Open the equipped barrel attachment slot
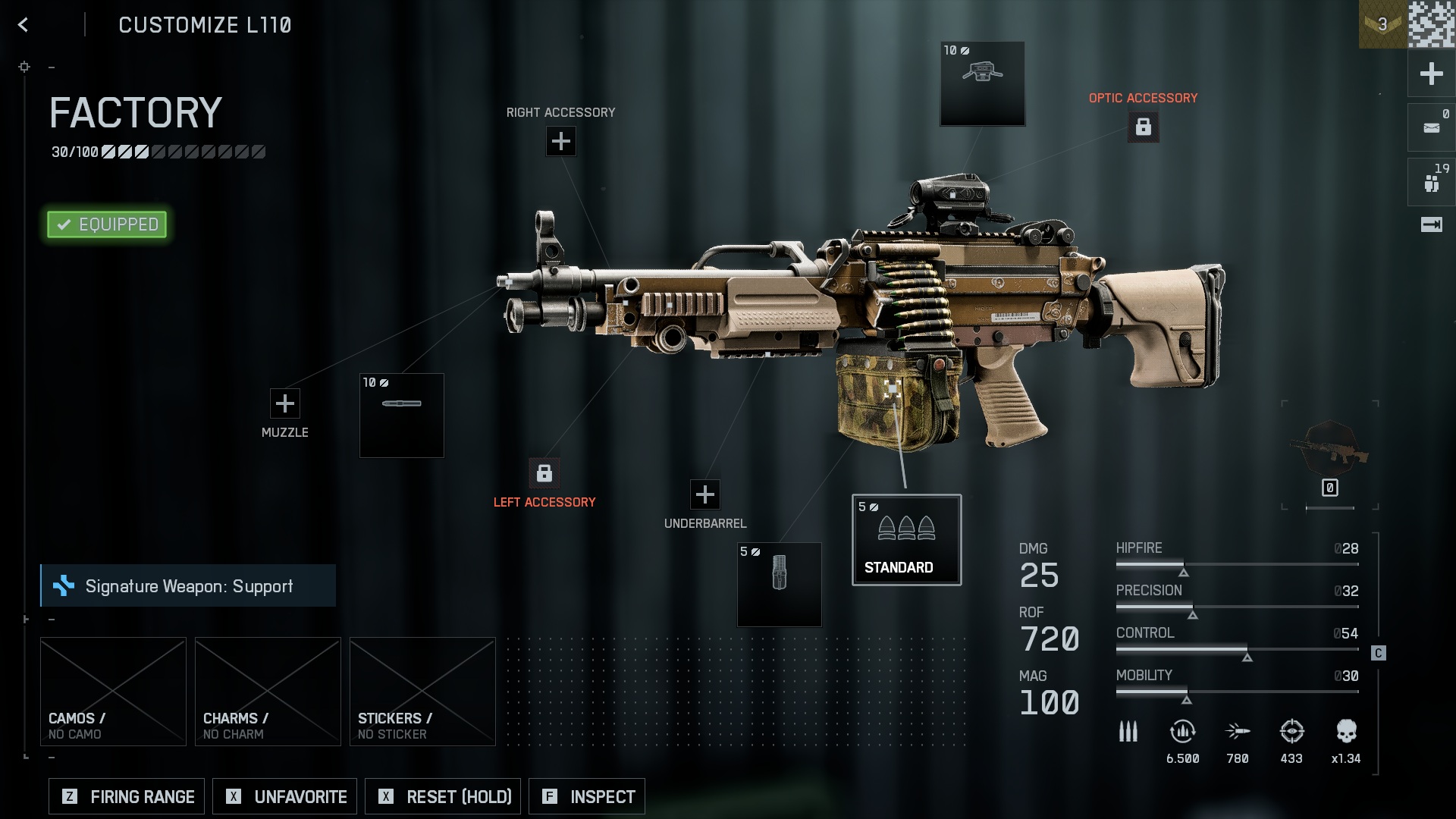 coord(402,415)
